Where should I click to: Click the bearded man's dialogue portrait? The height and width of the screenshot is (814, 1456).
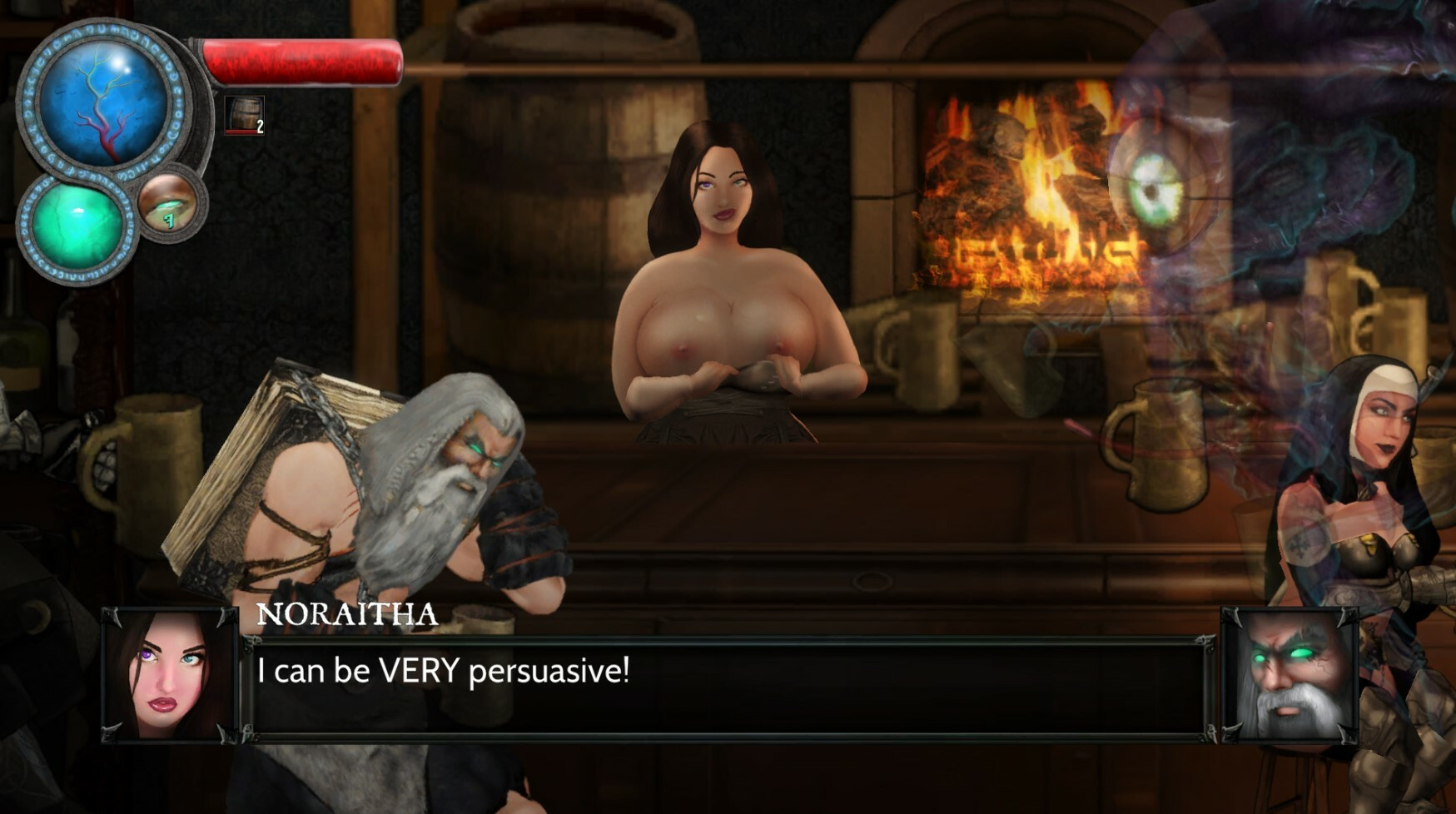pyautogui.click(x=1290, y=676)
